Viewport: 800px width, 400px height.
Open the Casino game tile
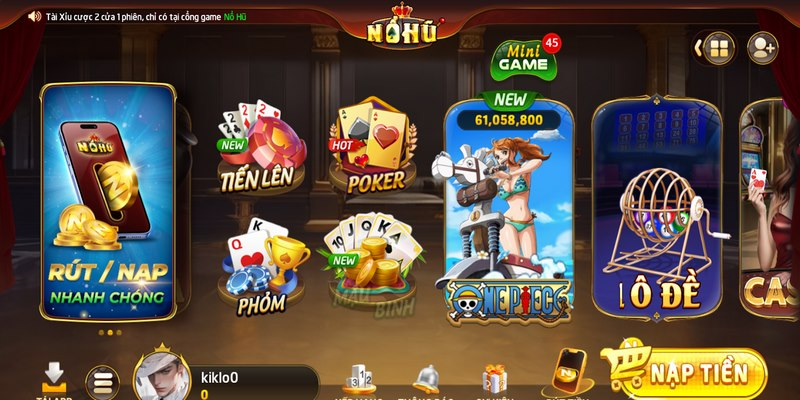tap(770, 210)
